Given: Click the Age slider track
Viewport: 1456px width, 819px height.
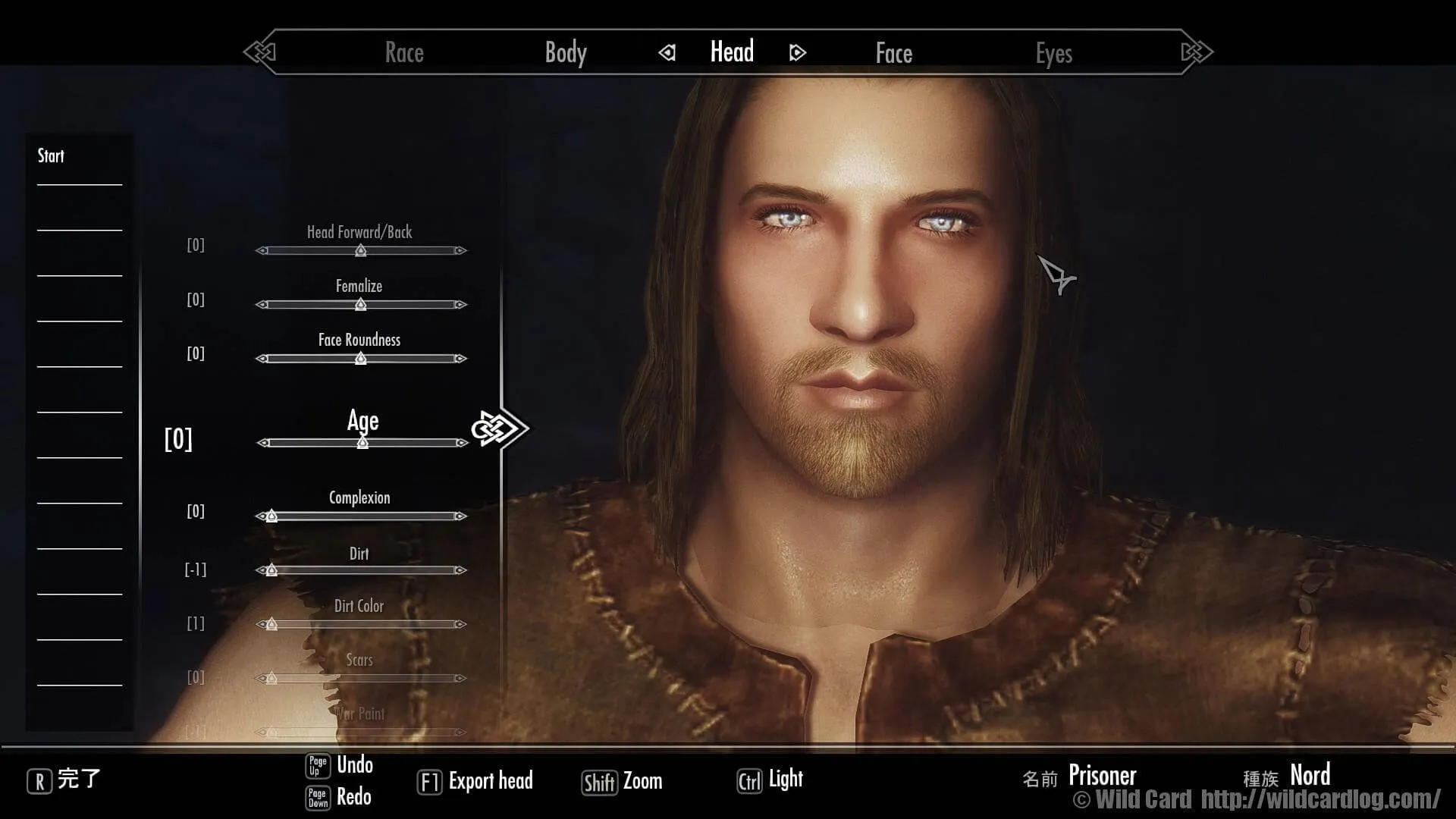Looking at the screenshot, I should [362, 443].
